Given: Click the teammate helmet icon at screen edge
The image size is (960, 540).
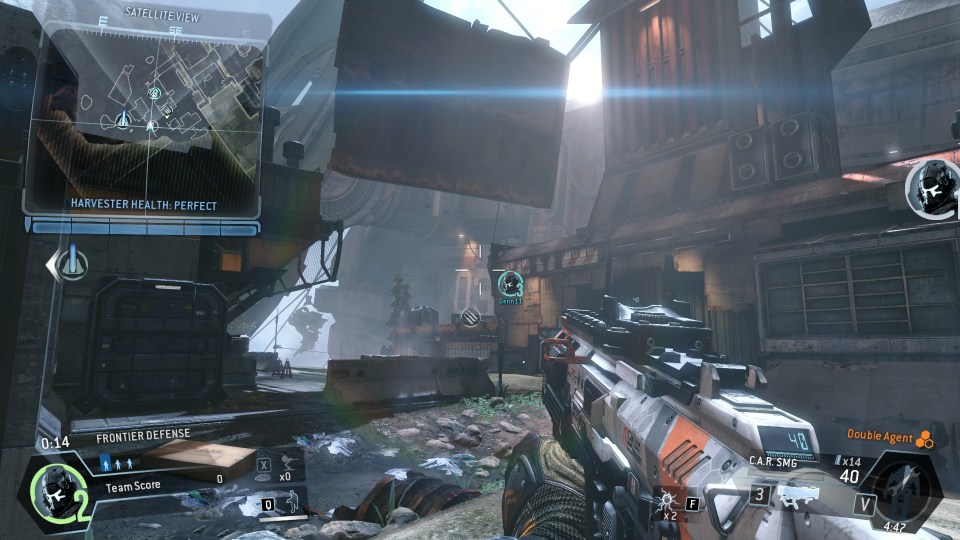Looking at the screenshot, I should point(935,188).
